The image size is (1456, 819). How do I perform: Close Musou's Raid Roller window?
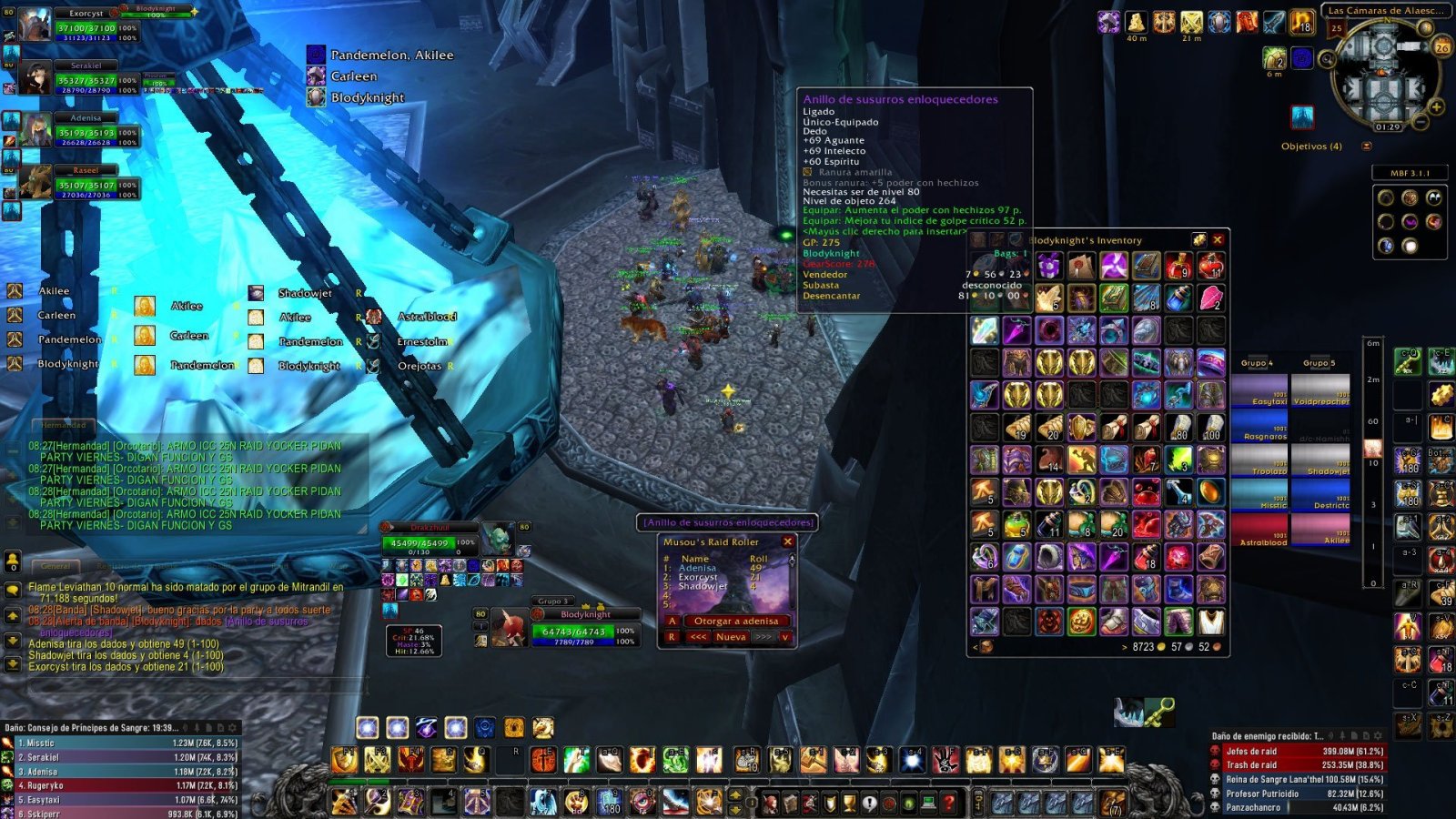(x=788, y=541)
